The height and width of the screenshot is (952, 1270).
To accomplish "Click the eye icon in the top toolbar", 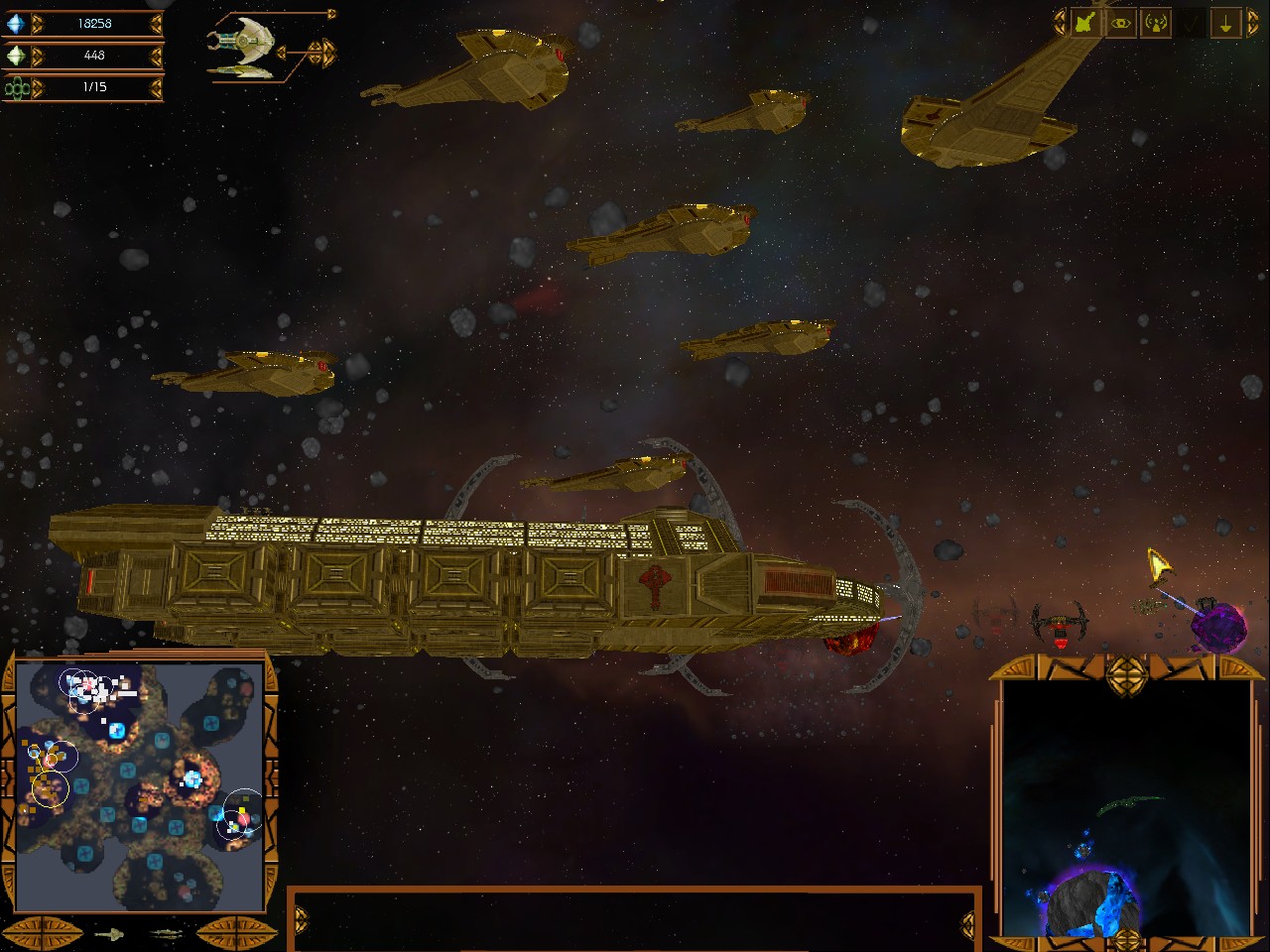I will coord(1121,23).
